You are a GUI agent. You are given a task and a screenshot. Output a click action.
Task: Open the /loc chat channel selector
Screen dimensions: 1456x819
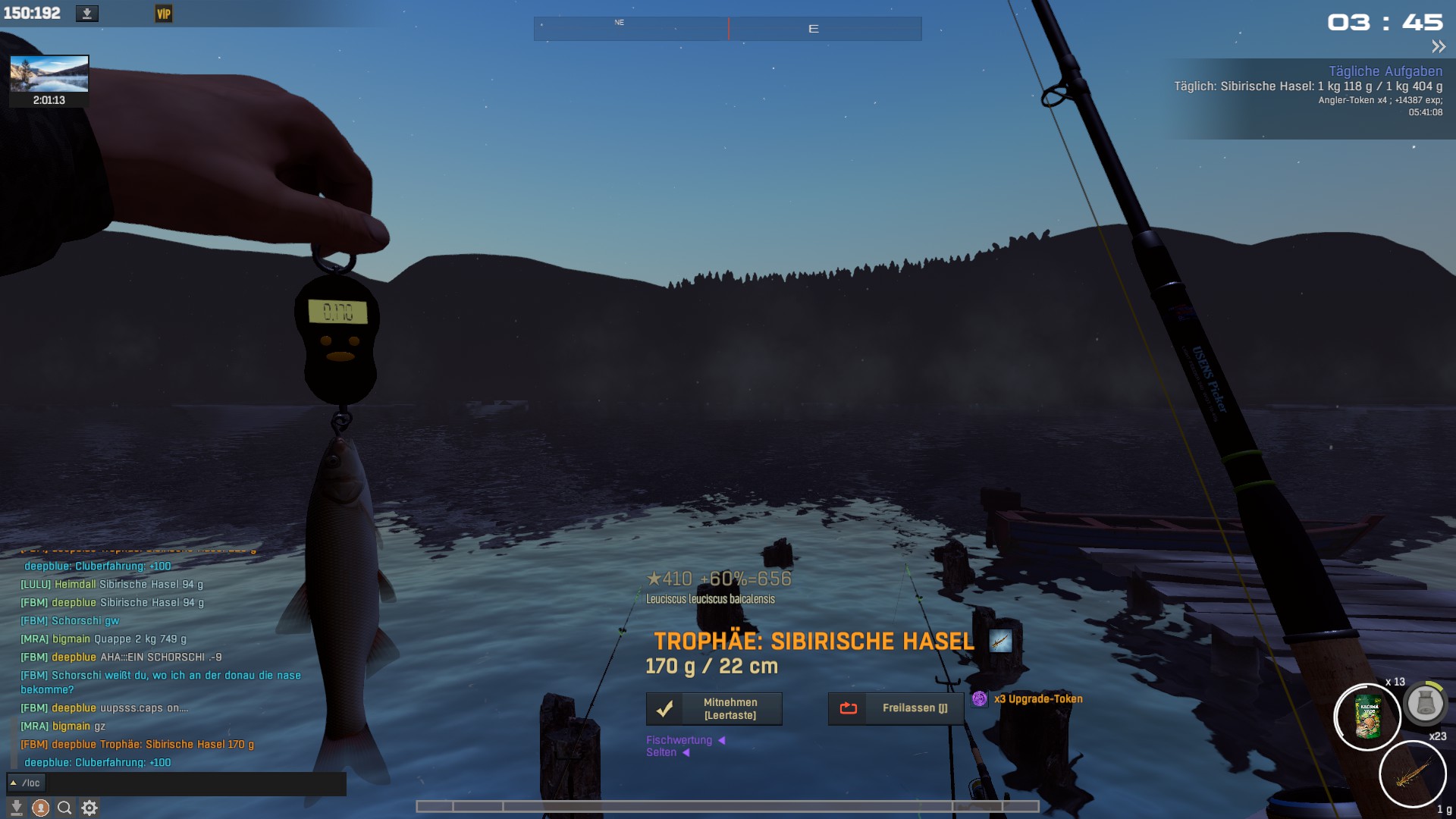(27, 783)
